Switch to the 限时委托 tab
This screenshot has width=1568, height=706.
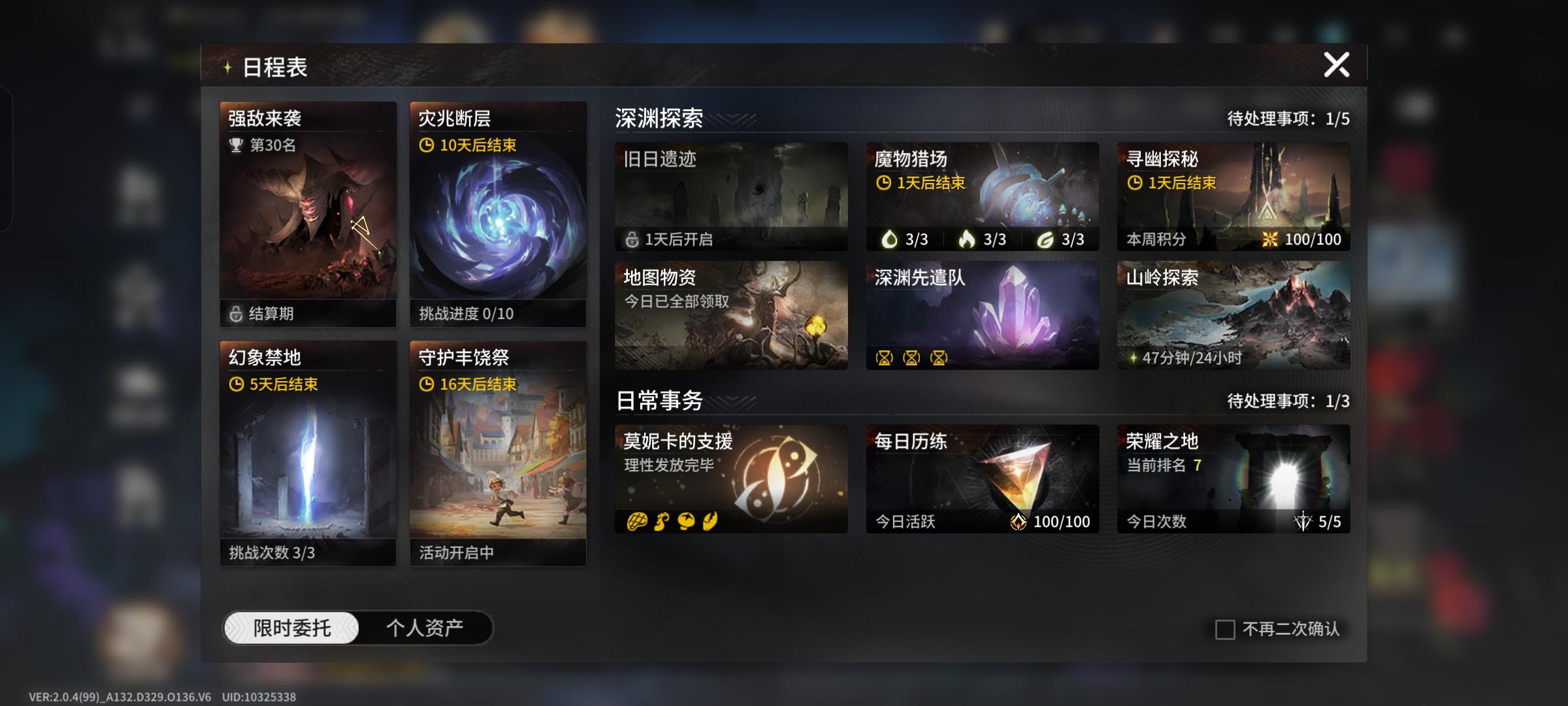(292, 626)
